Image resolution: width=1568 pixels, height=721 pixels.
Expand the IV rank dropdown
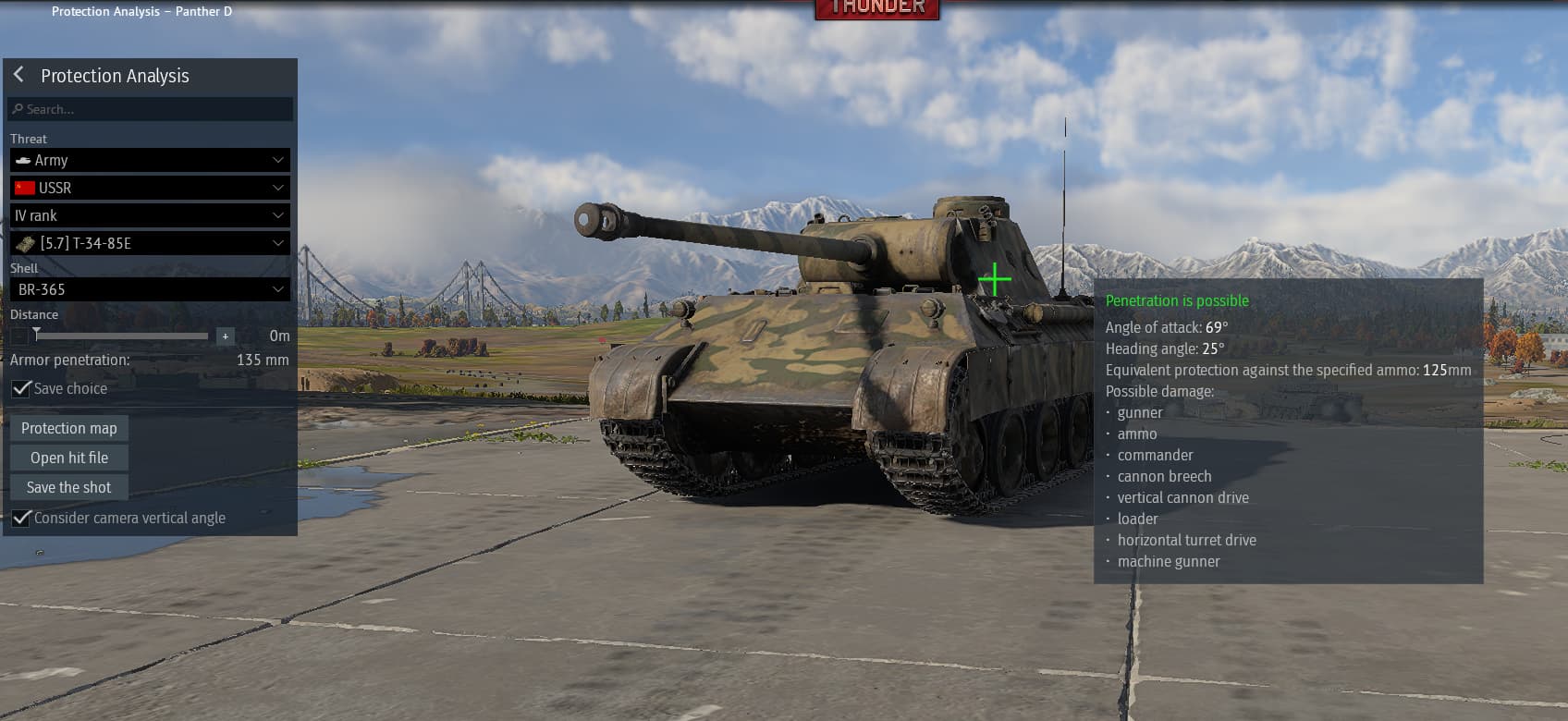150,215
